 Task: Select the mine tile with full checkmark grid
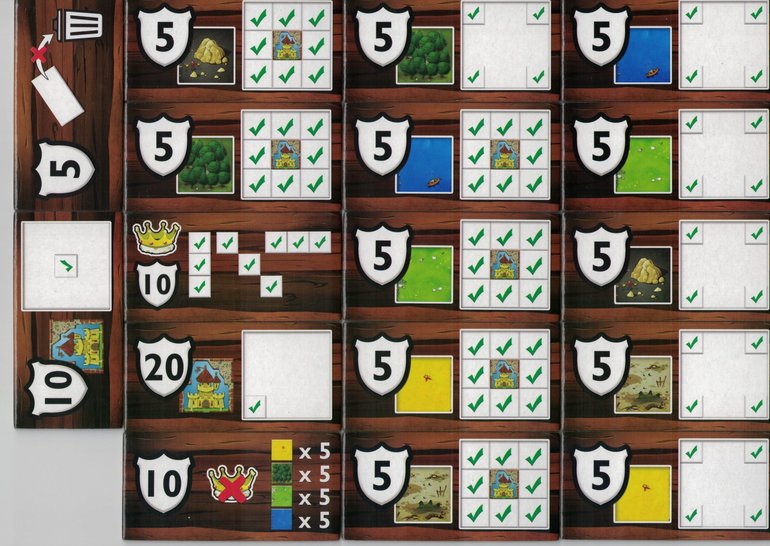tap(234, 48)
